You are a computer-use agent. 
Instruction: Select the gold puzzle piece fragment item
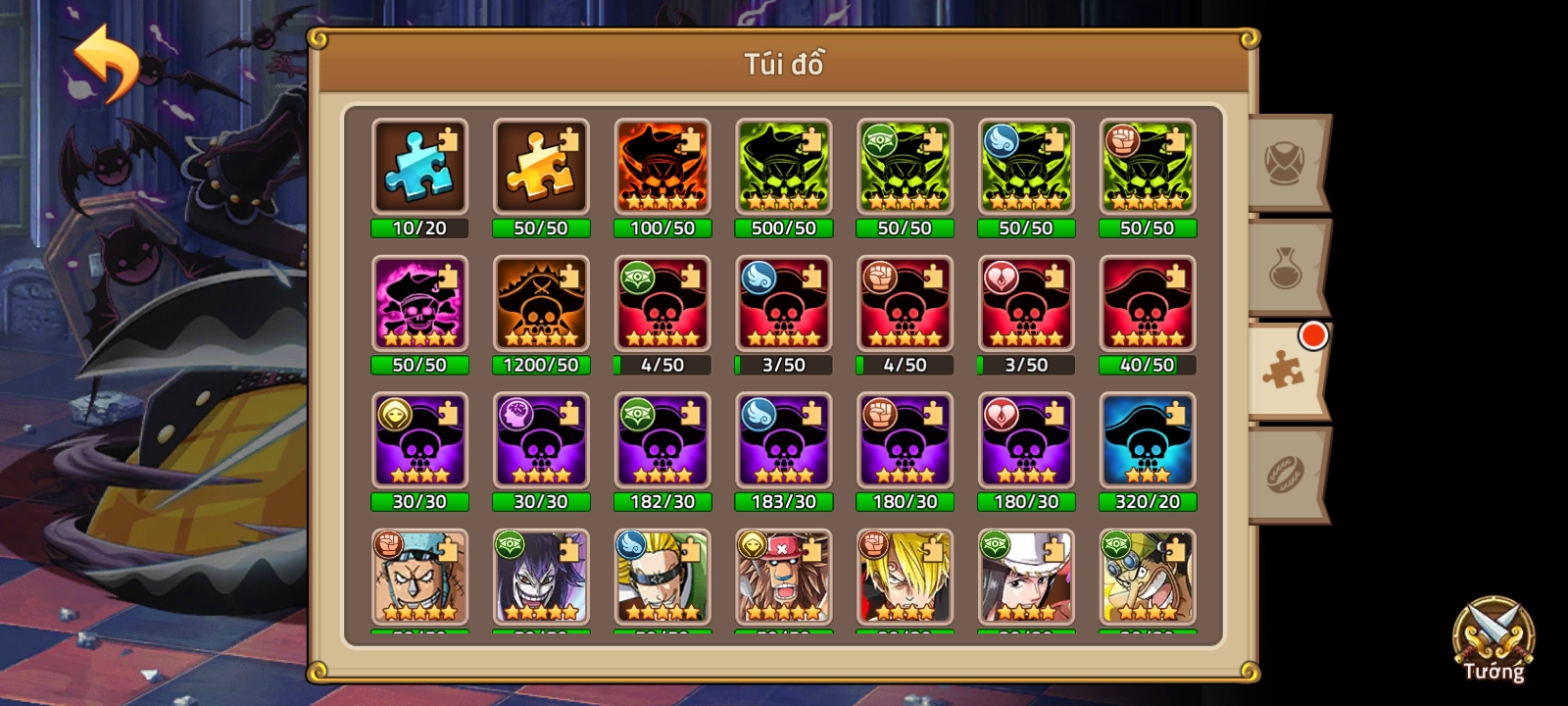point(541,167)
